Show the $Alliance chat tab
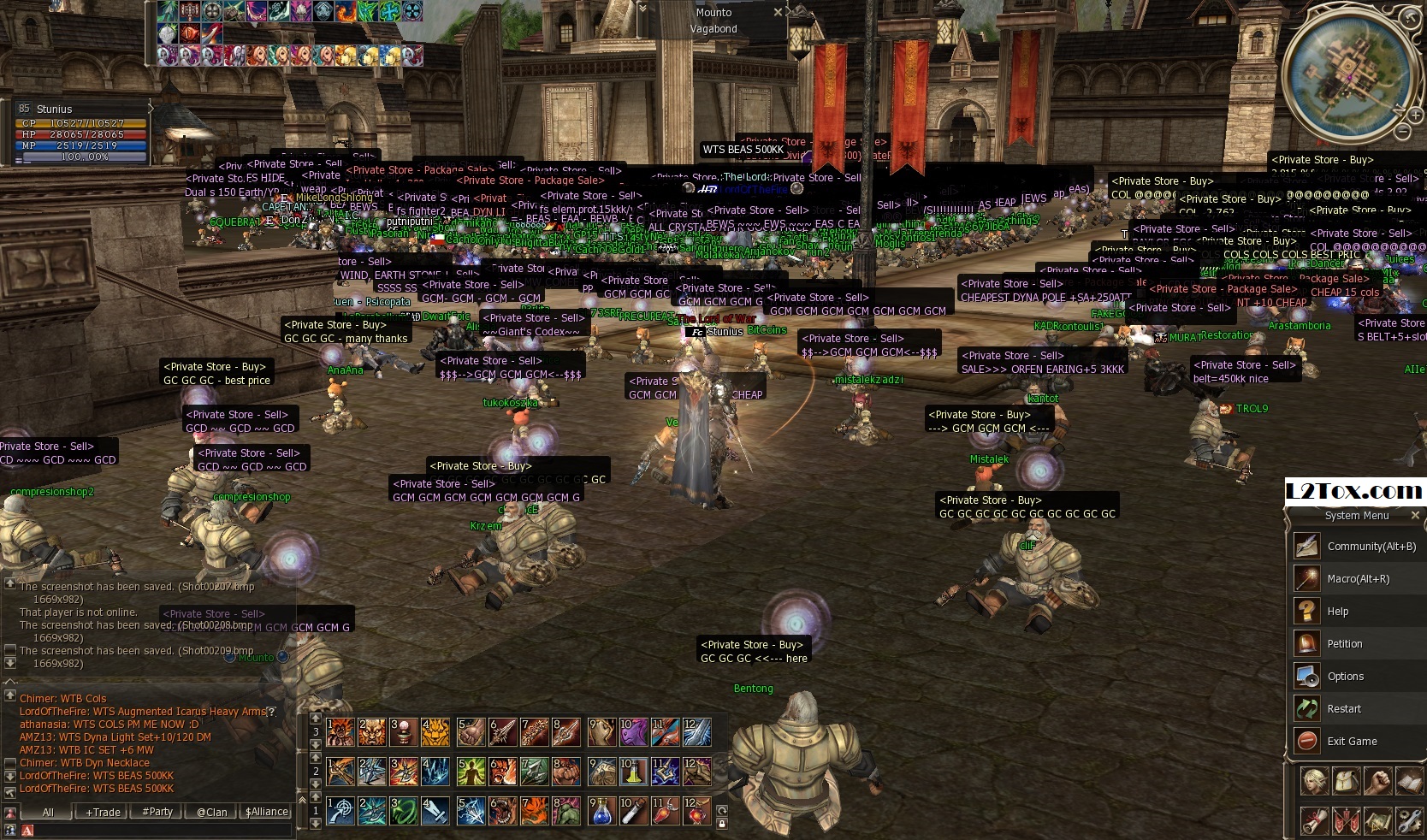This screenshot has height=840, width=1427. click(267, 812)
